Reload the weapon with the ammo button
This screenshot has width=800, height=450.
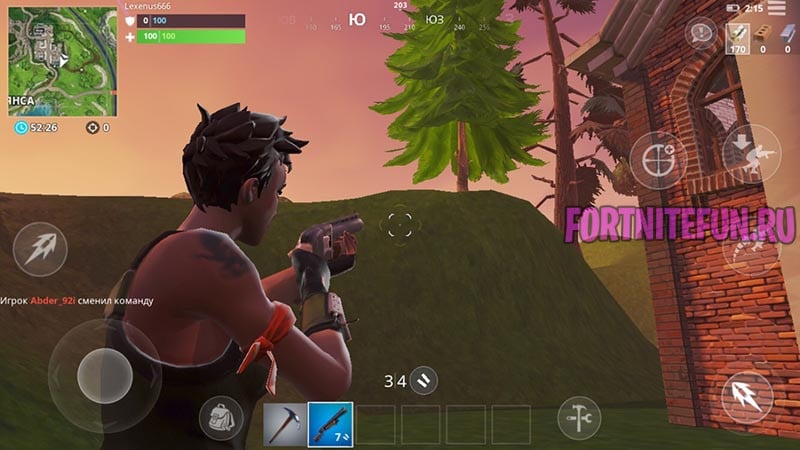coord(424,380)
